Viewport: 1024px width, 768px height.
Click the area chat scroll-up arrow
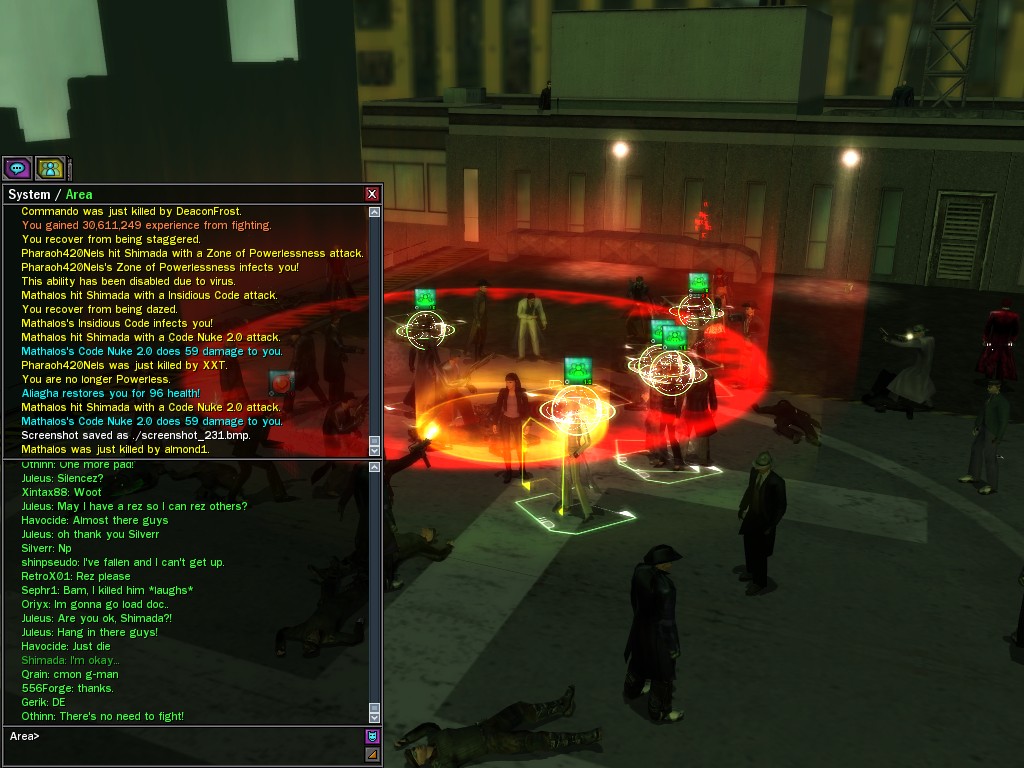click(374, 468)
